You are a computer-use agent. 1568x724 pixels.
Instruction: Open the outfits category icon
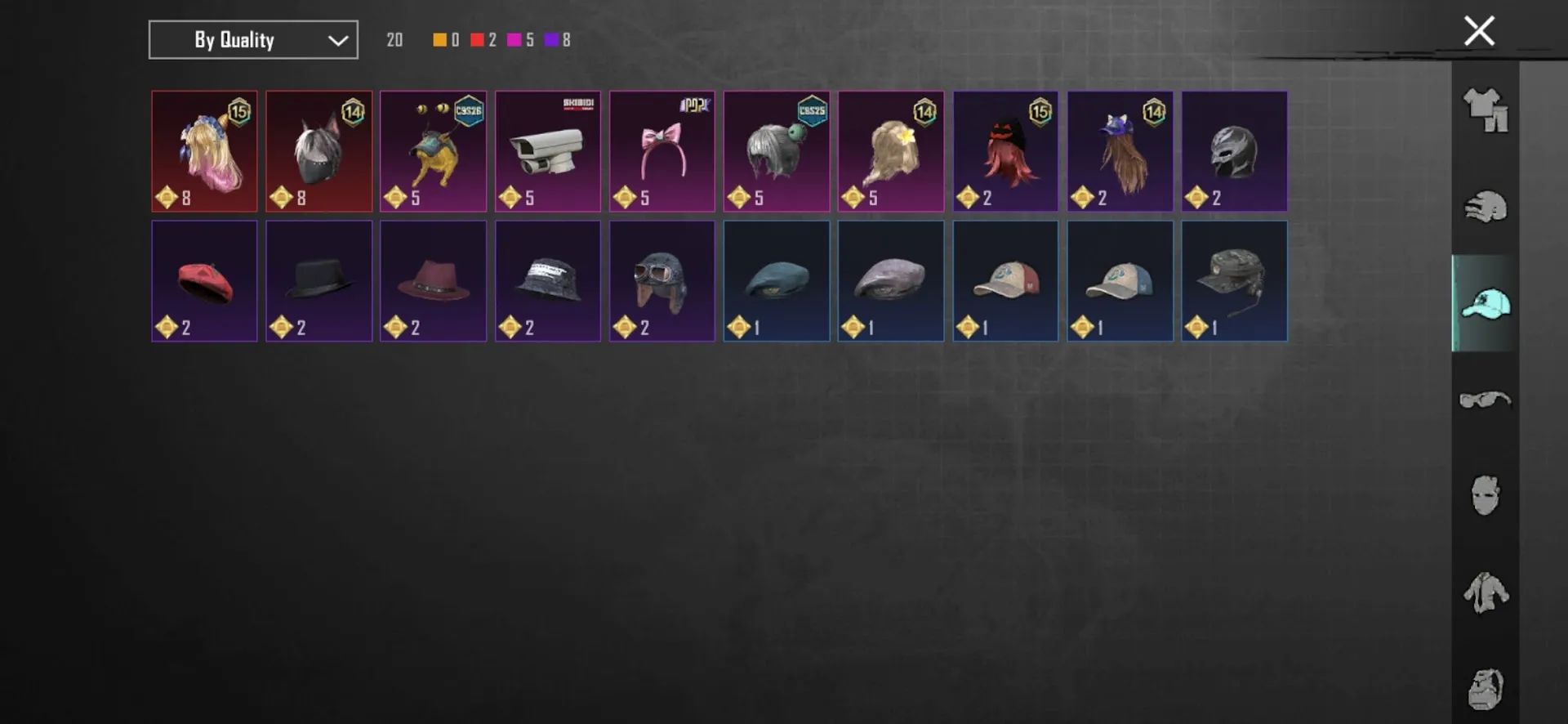click(1485, 108)
